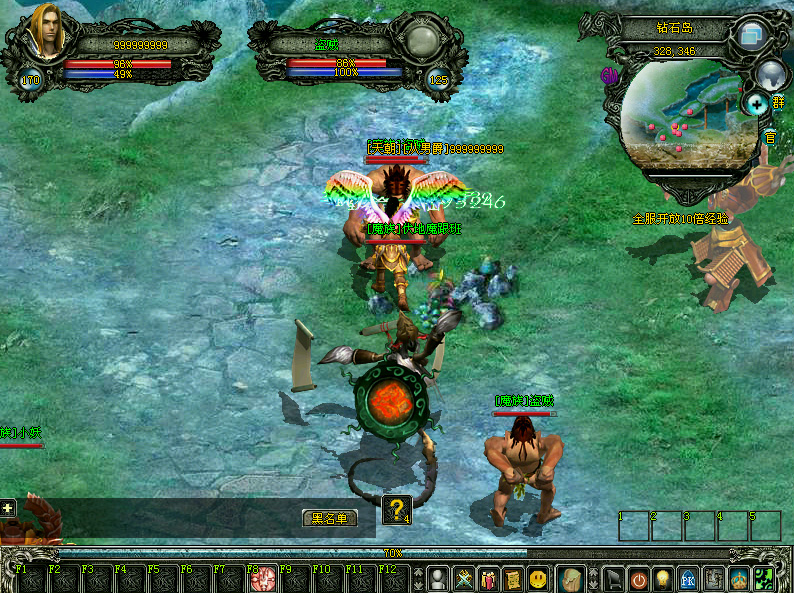Open the world map globe button
Viewport: 794px width, 593px height.
click(771, 72)
